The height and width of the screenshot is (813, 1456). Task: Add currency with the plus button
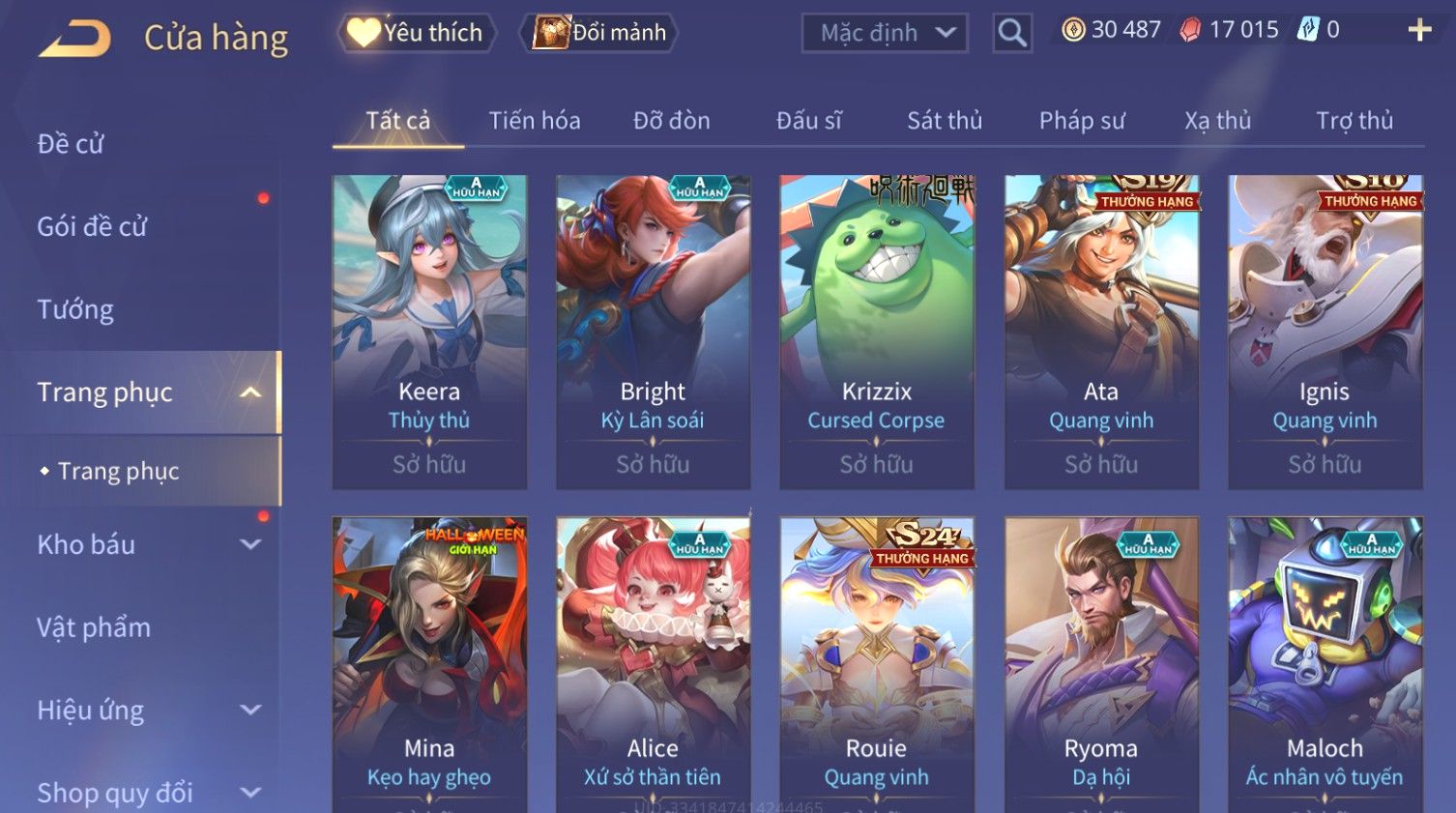click(1419, 31)
